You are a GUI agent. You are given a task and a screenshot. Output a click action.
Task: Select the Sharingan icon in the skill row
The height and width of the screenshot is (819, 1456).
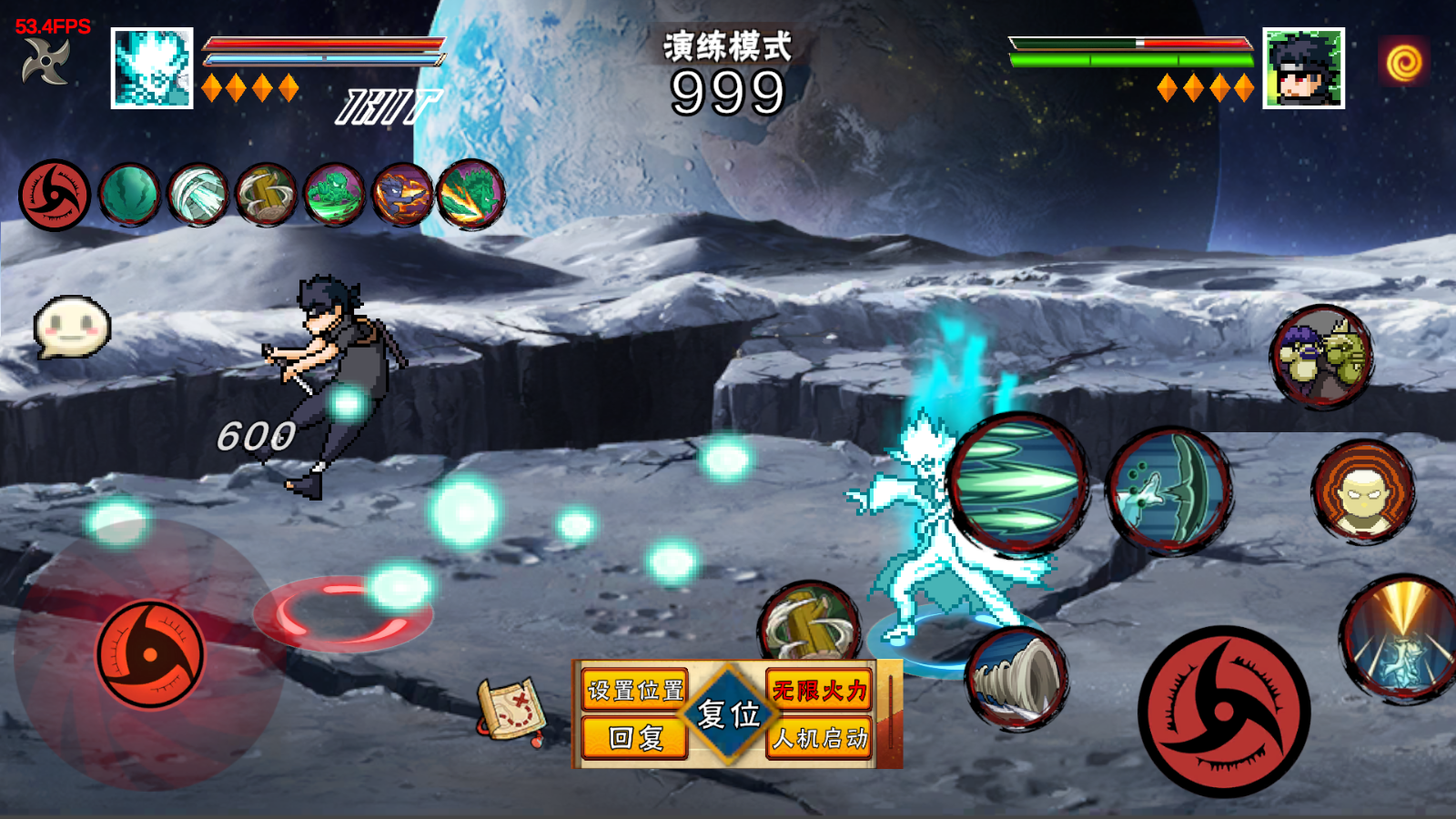pyautogui.click(x=55, y=195)
